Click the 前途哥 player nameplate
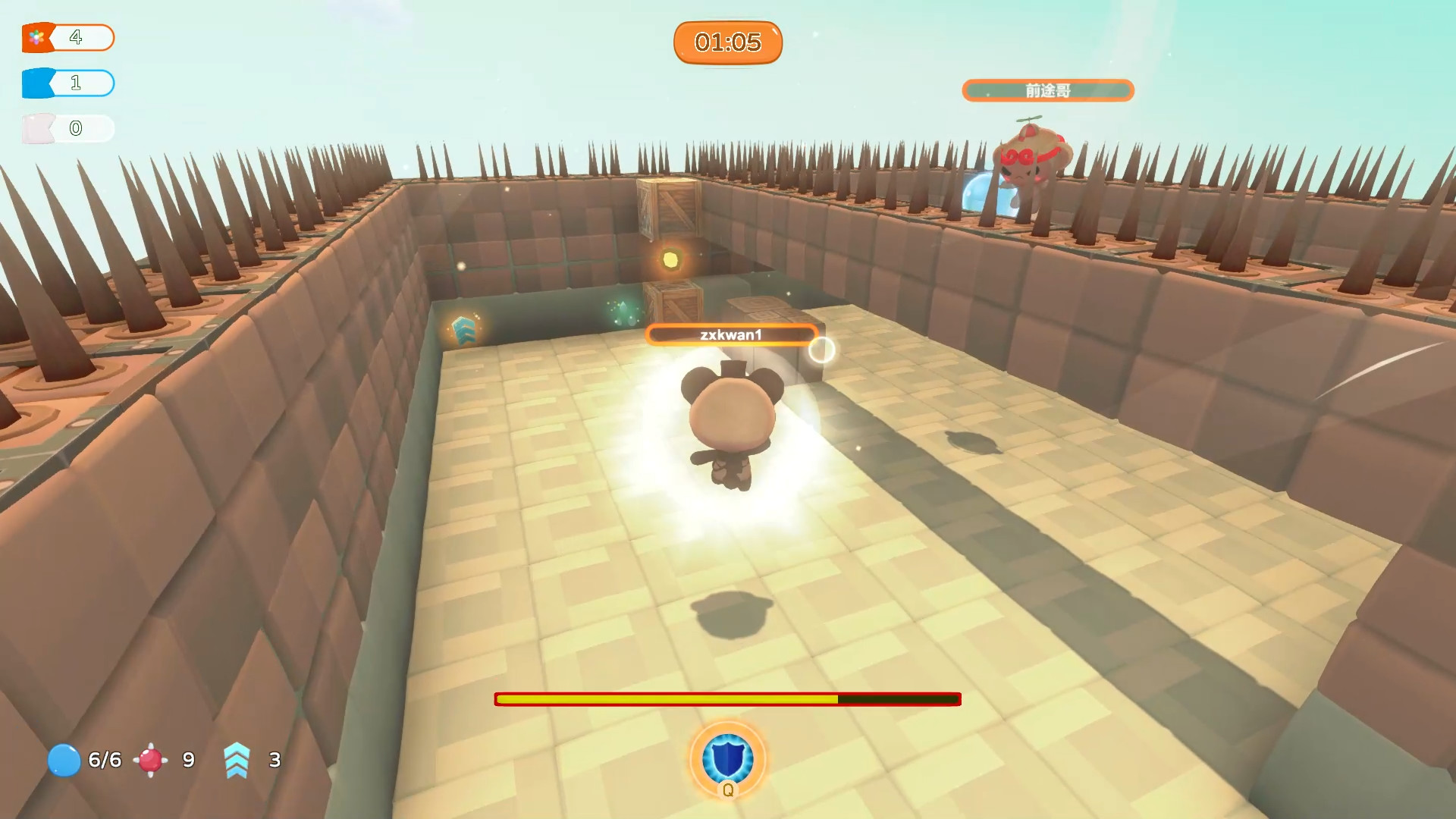The image size is (1456, 819). [x=1047, y=89]
